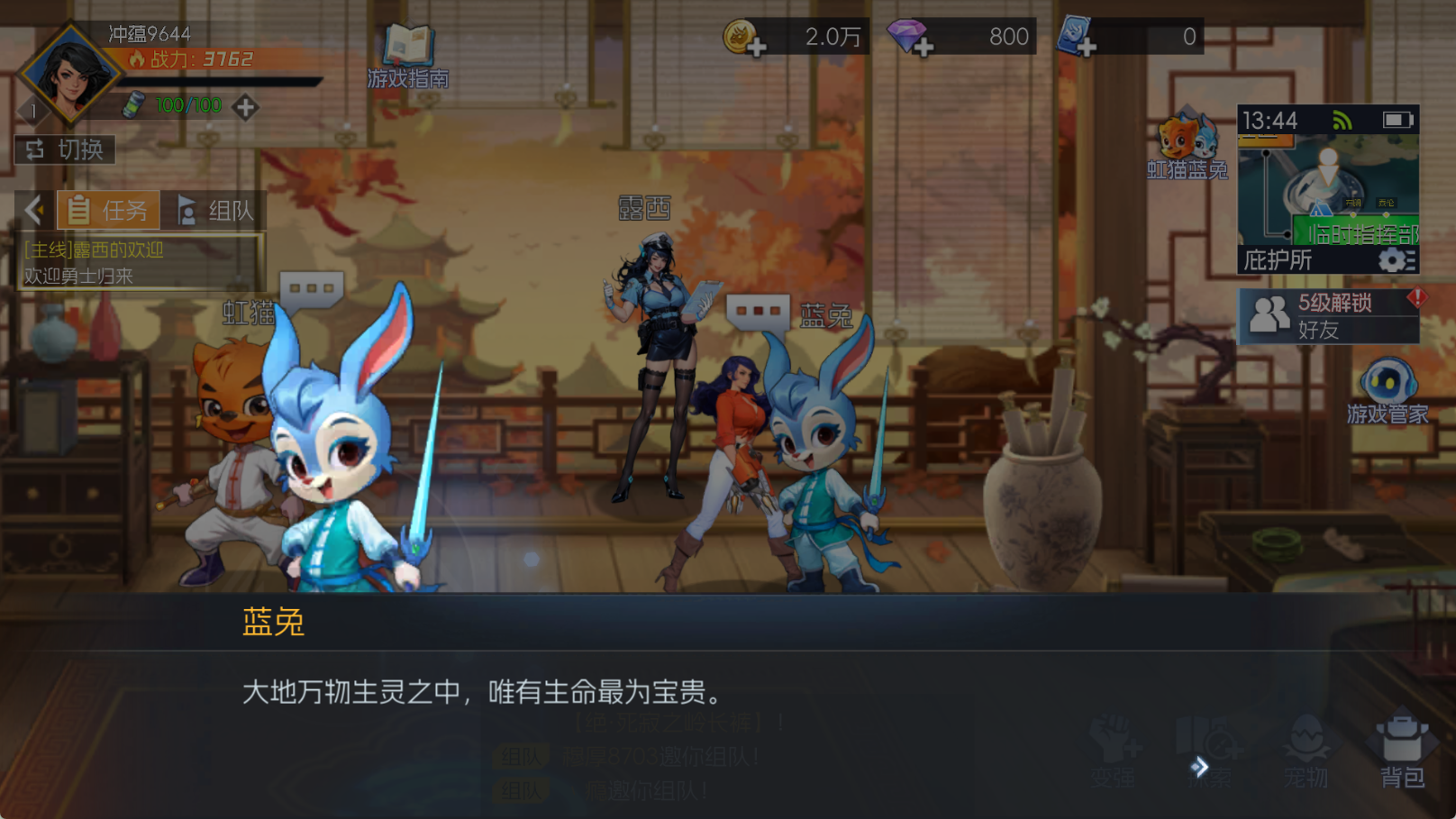Stay on the 任务 quest tab
Viewport: 1456px width, 819px height.
pyautogui.click(x=107, y=211)
